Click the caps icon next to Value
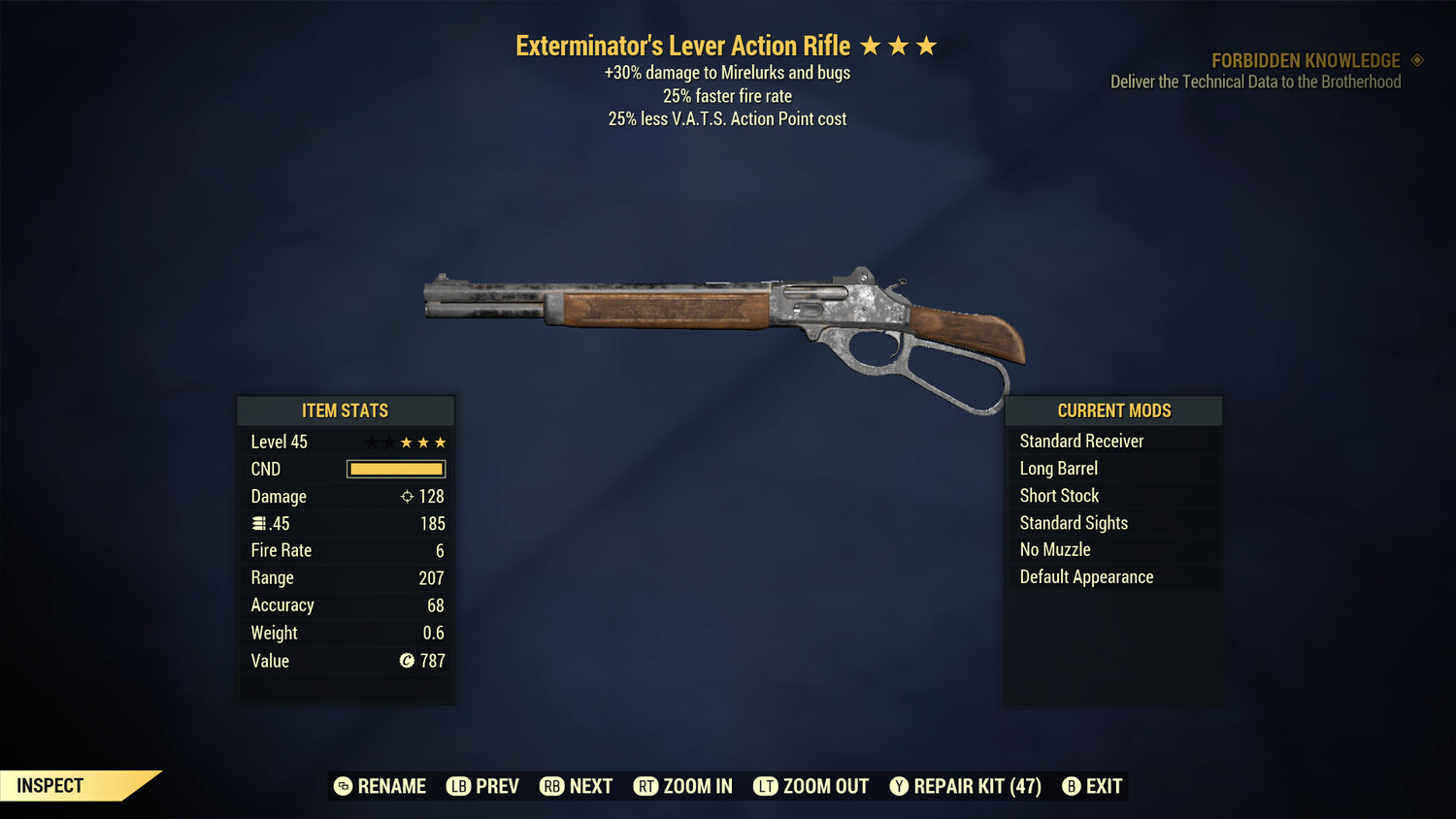This screenshot has height=819, width=1456. 407,661
